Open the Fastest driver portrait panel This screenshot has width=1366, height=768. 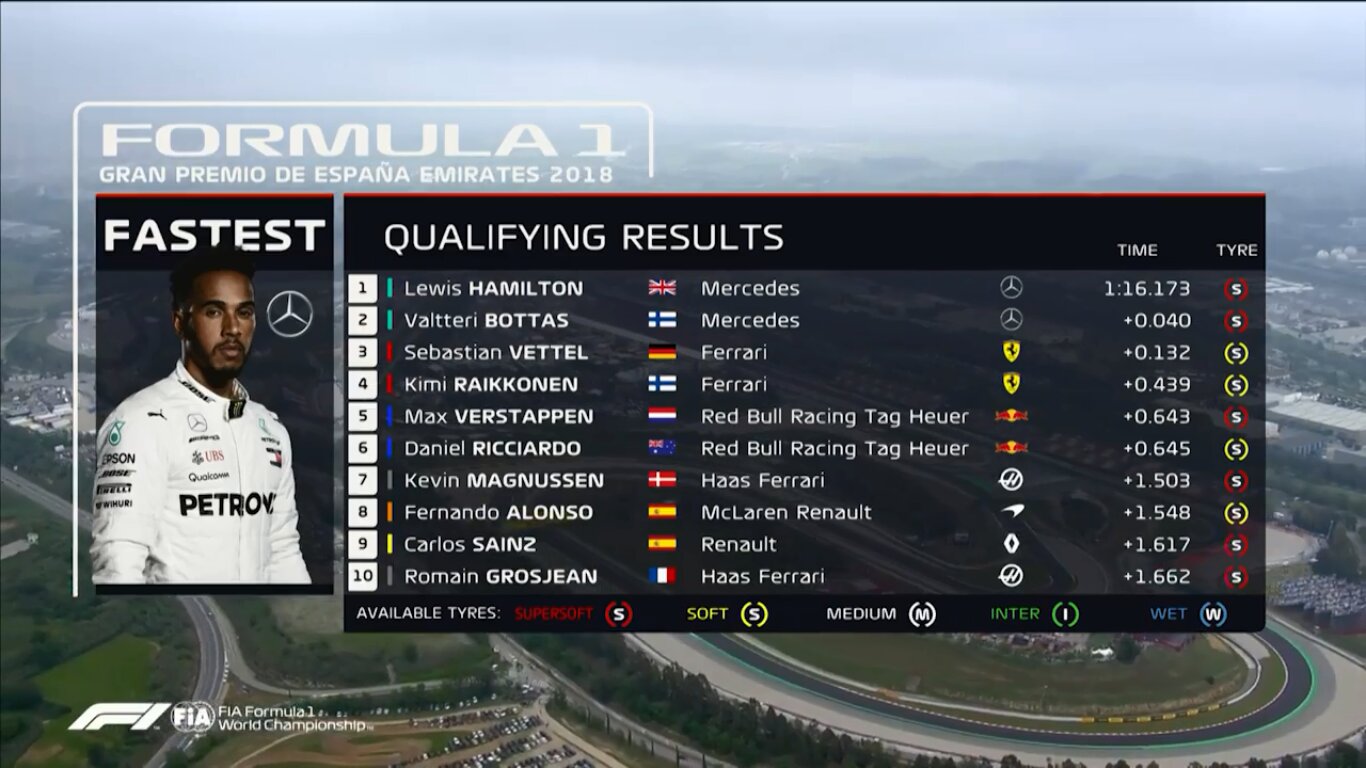coord(214,400)
